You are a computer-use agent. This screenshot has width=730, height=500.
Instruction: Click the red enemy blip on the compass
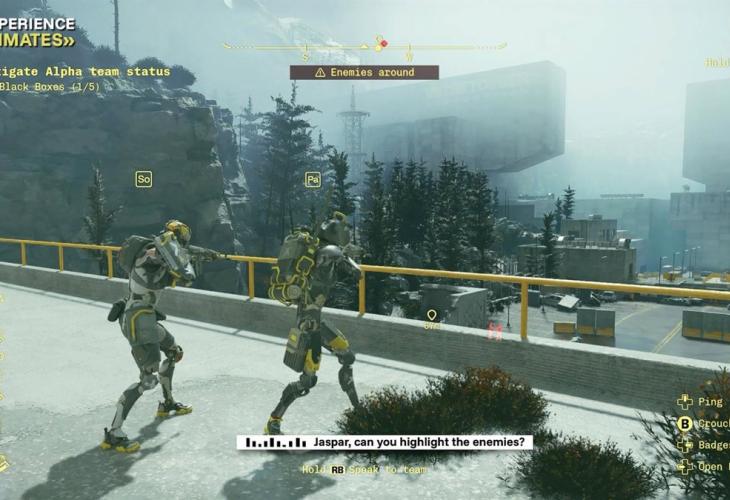(x=384, y=43)
